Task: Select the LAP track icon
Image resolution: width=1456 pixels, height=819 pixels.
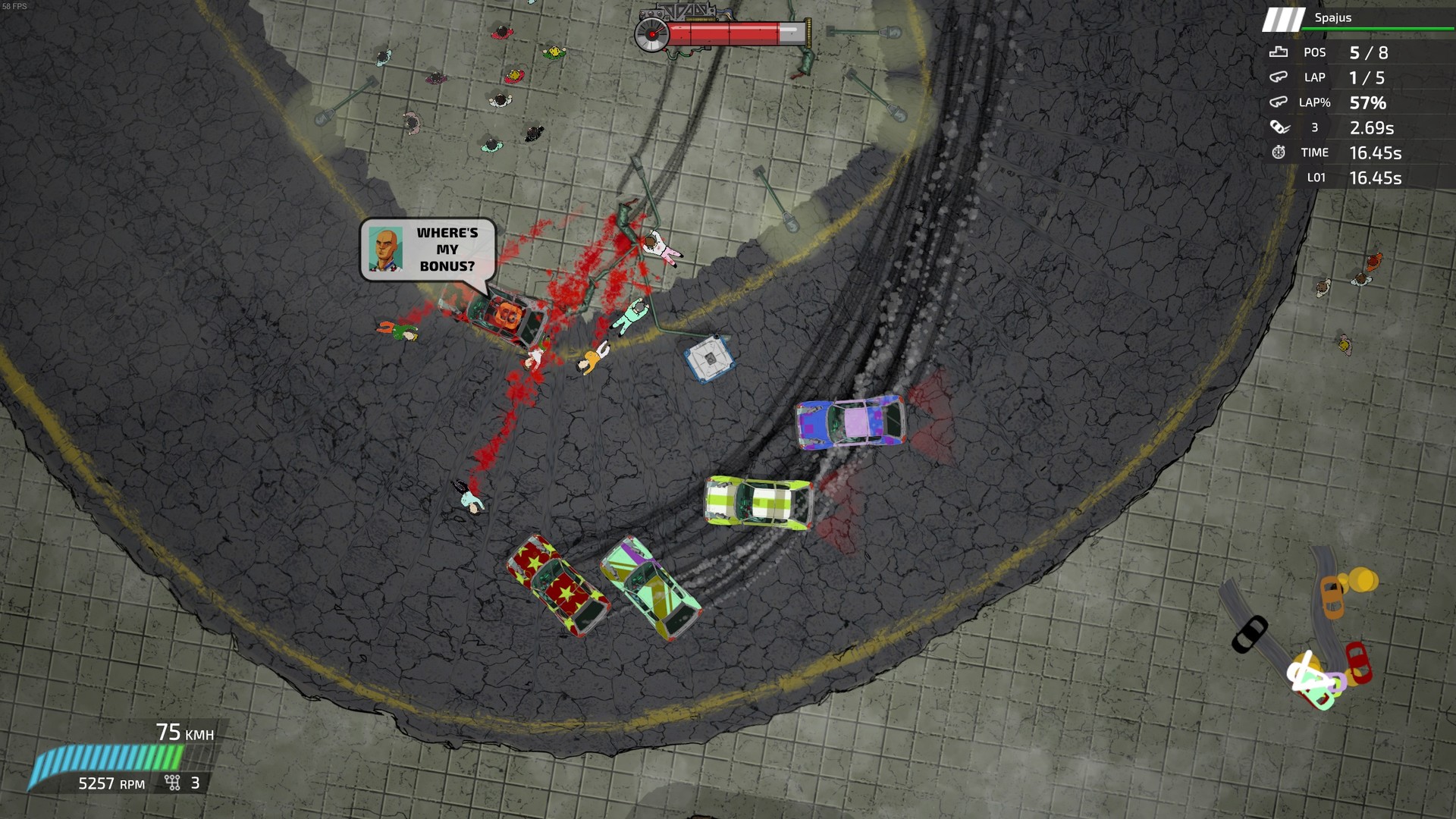Action: 1278,77
